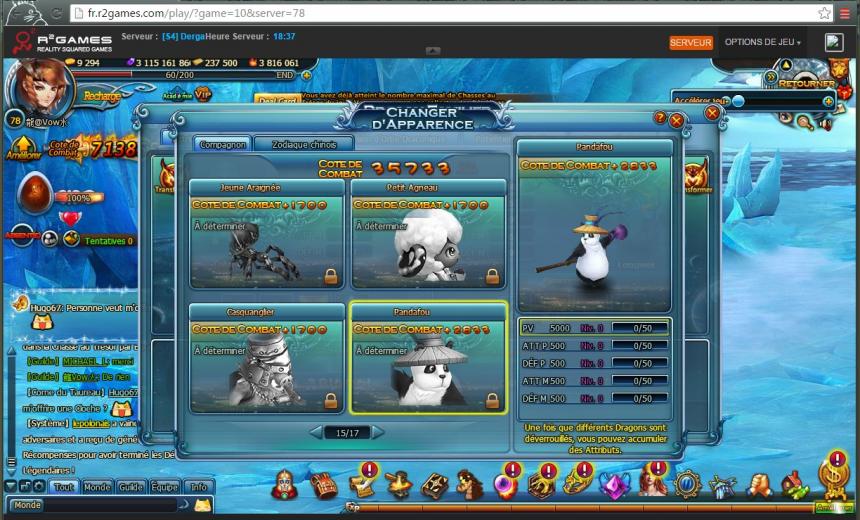Open the OPTIONS DE JEU dropdown
The image size is (860, 520).
[x=762, y=43]
